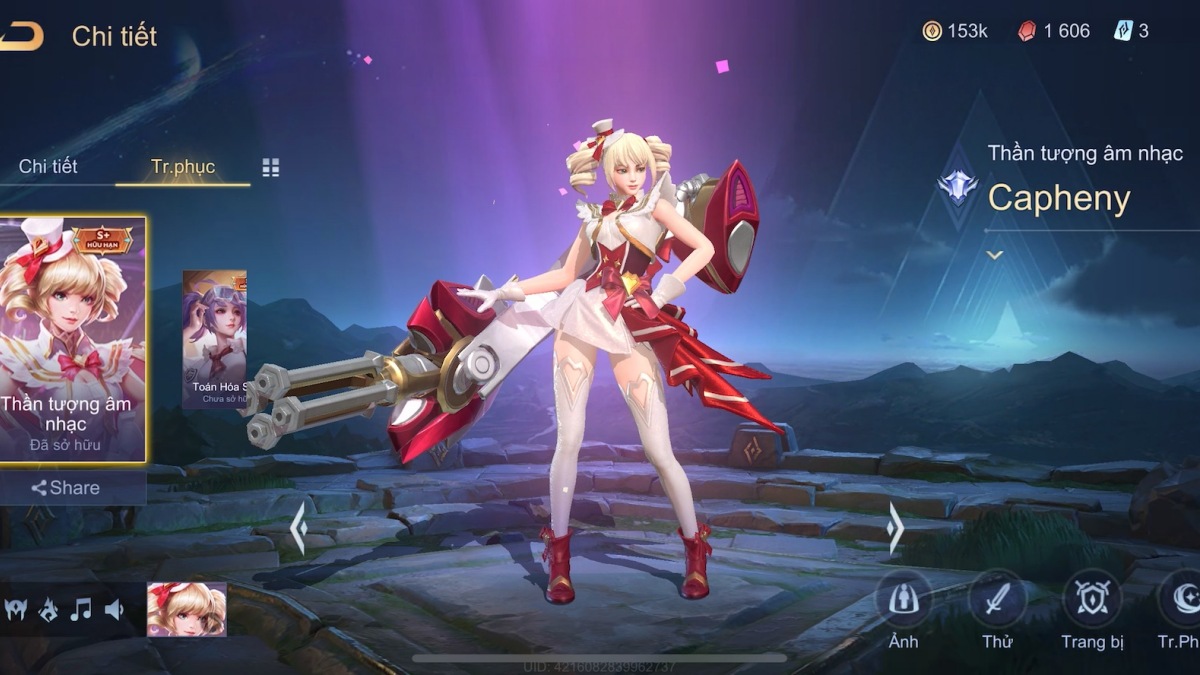Share this skin
Viewport: 1200px width, 675px height.
pos(66,488)
